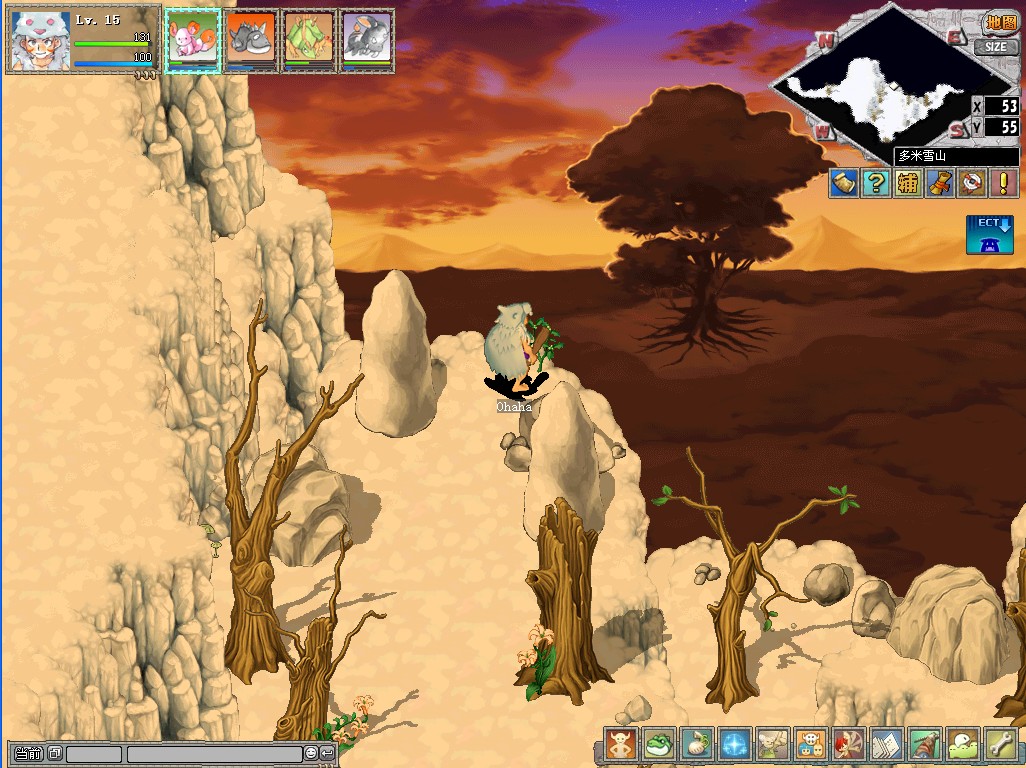Open help with the question mark icon

[x=876, y=183]
